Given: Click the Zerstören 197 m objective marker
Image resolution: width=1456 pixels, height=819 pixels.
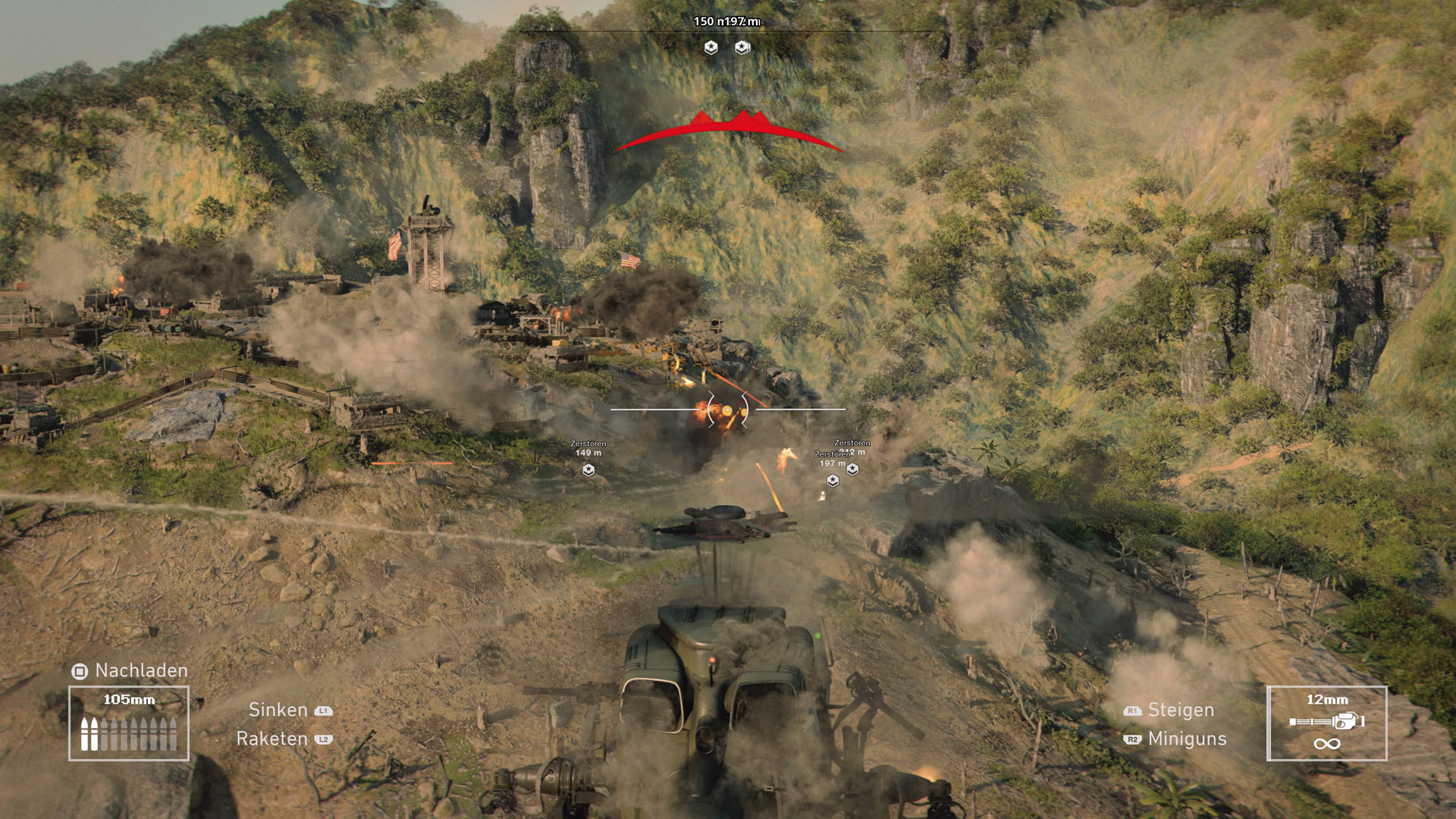Looking at the screenshot, I should tap(833, 480).
